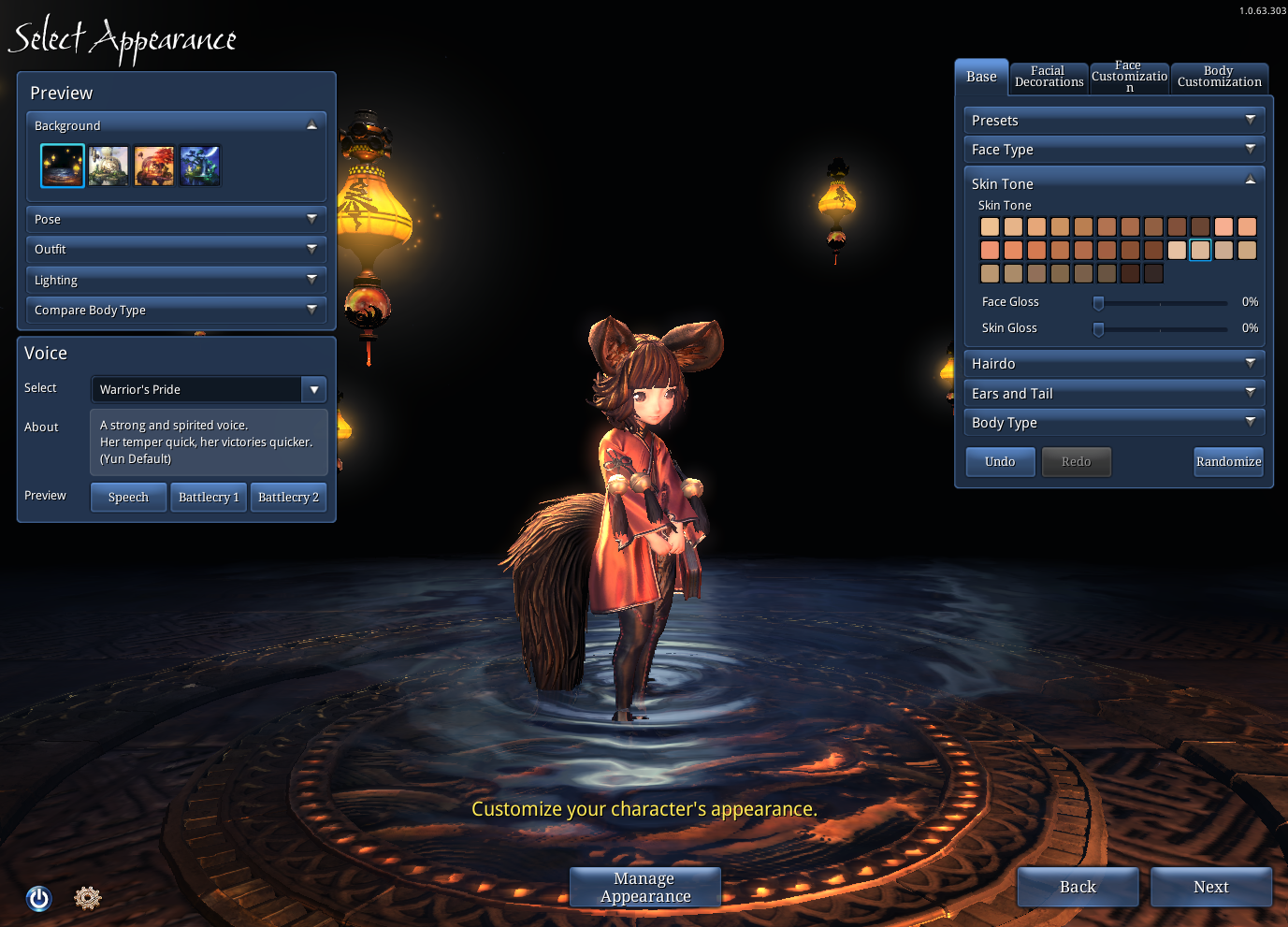Select the white temple background thumbnail
The height and width of the screenshot is (927, 1288).
109,167
